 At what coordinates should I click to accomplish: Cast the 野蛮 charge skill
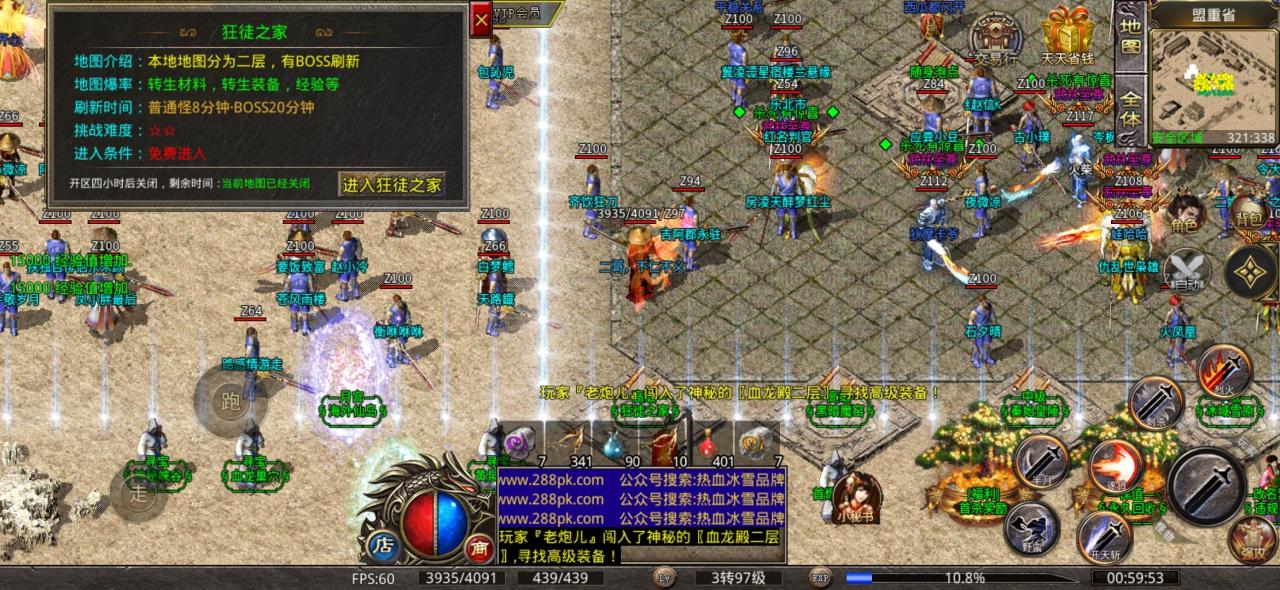(1032, 525)
